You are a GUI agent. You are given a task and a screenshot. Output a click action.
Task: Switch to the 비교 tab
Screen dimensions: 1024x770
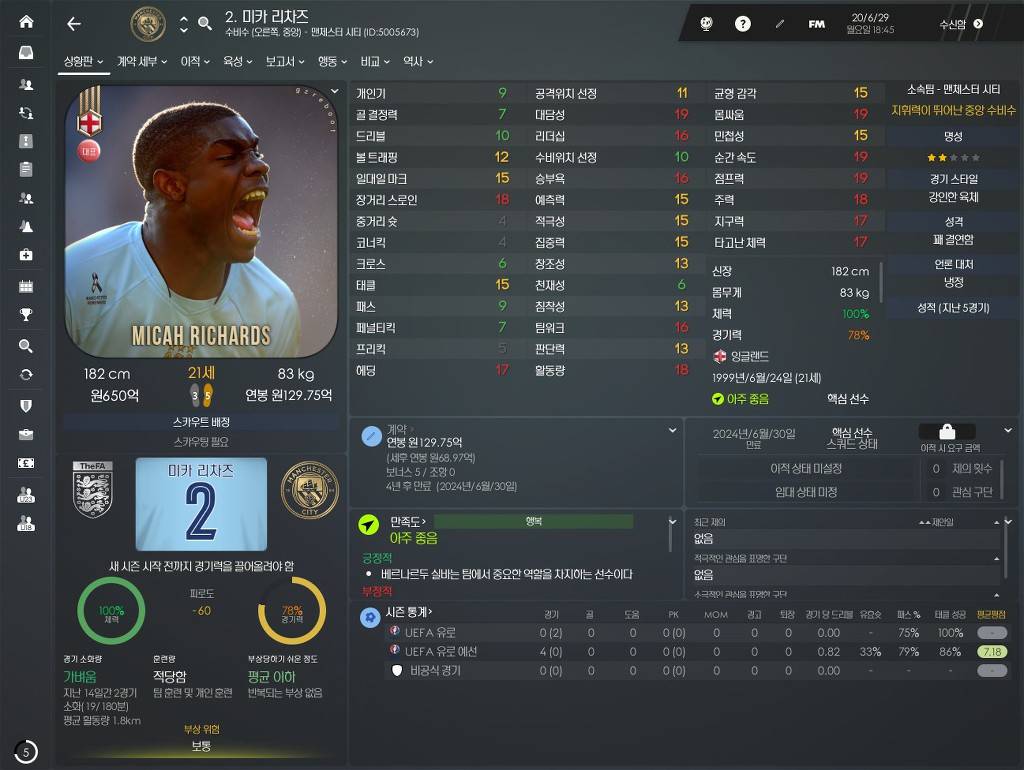click(x=375, y=61)
